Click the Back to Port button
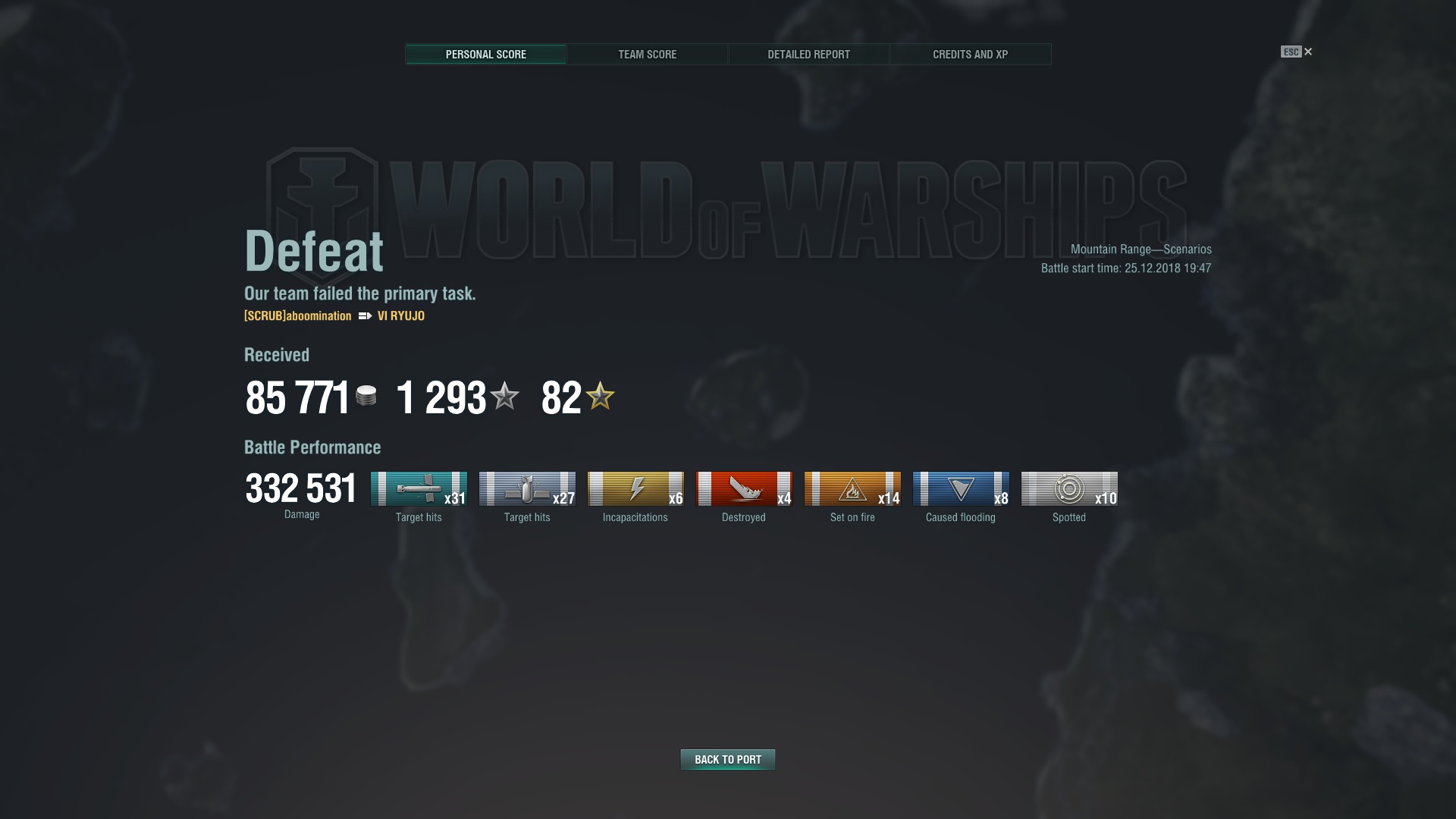The height and width of the screenshot is (819, 1456). [727, 759]
